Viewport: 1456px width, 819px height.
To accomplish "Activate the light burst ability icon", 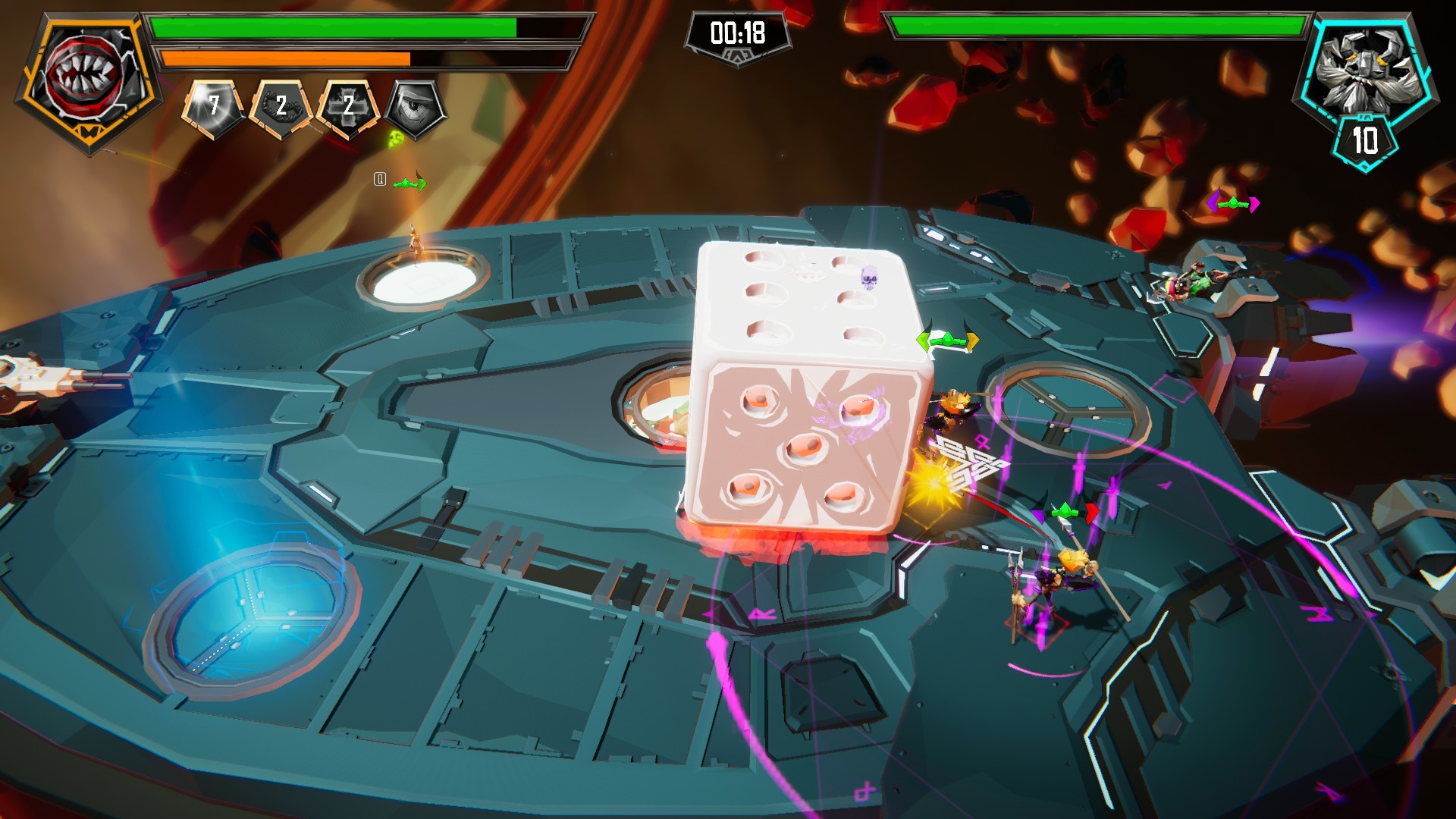I will coord(213,107).
